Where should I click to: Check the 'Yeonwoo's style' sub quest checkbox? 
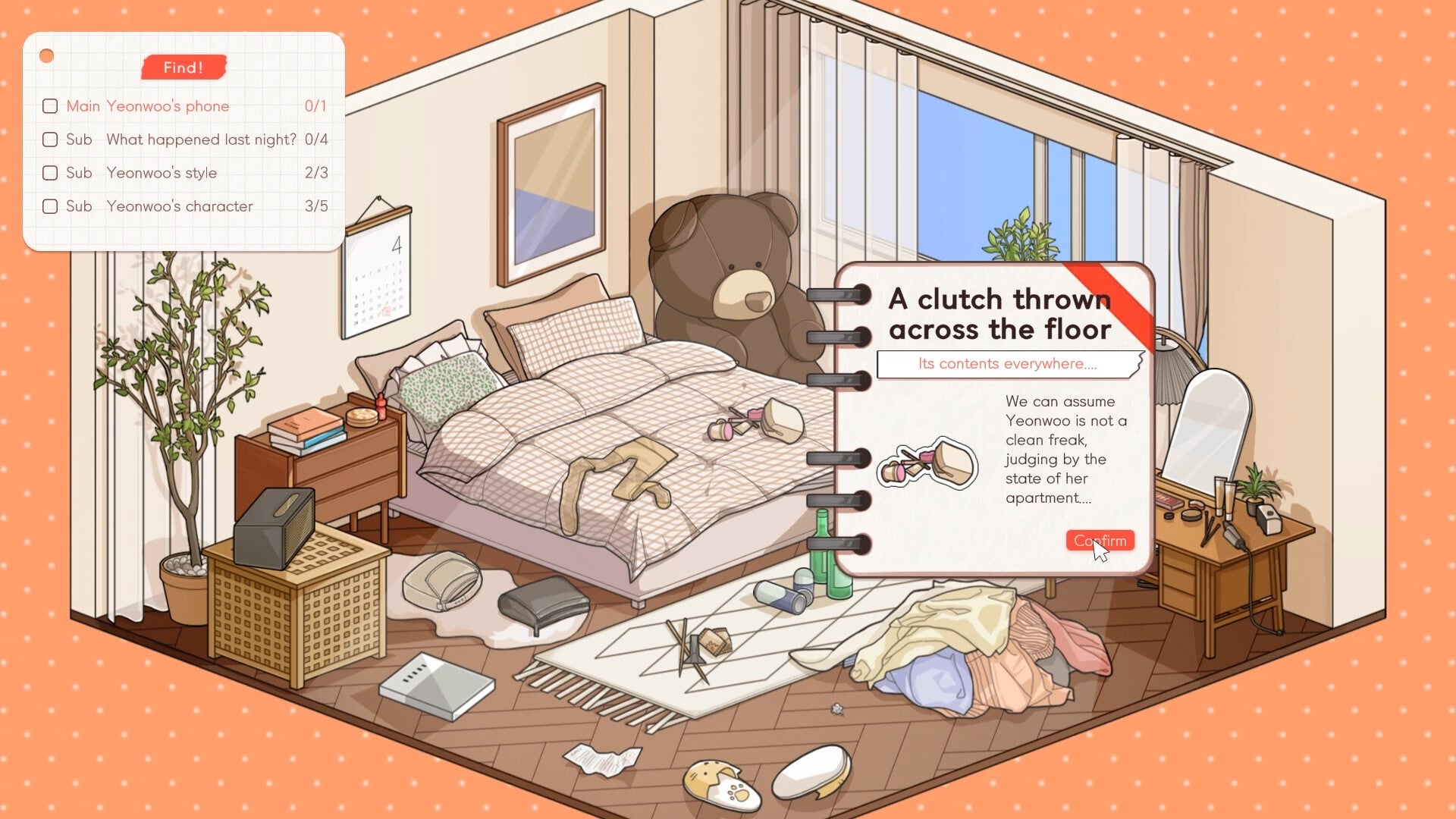tap(50, 173)
